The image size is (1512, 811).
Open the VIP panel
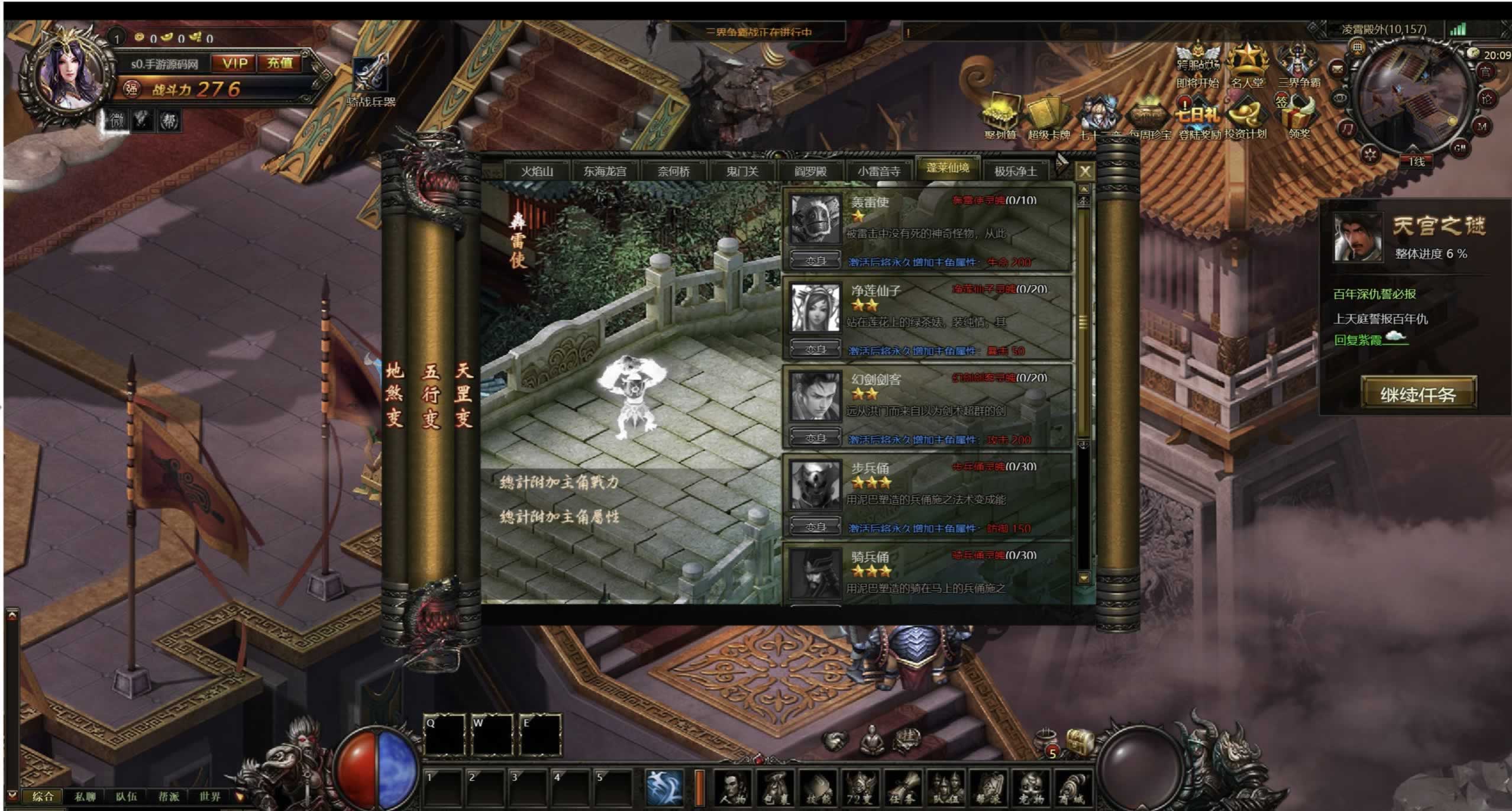(x=235, y=63)
